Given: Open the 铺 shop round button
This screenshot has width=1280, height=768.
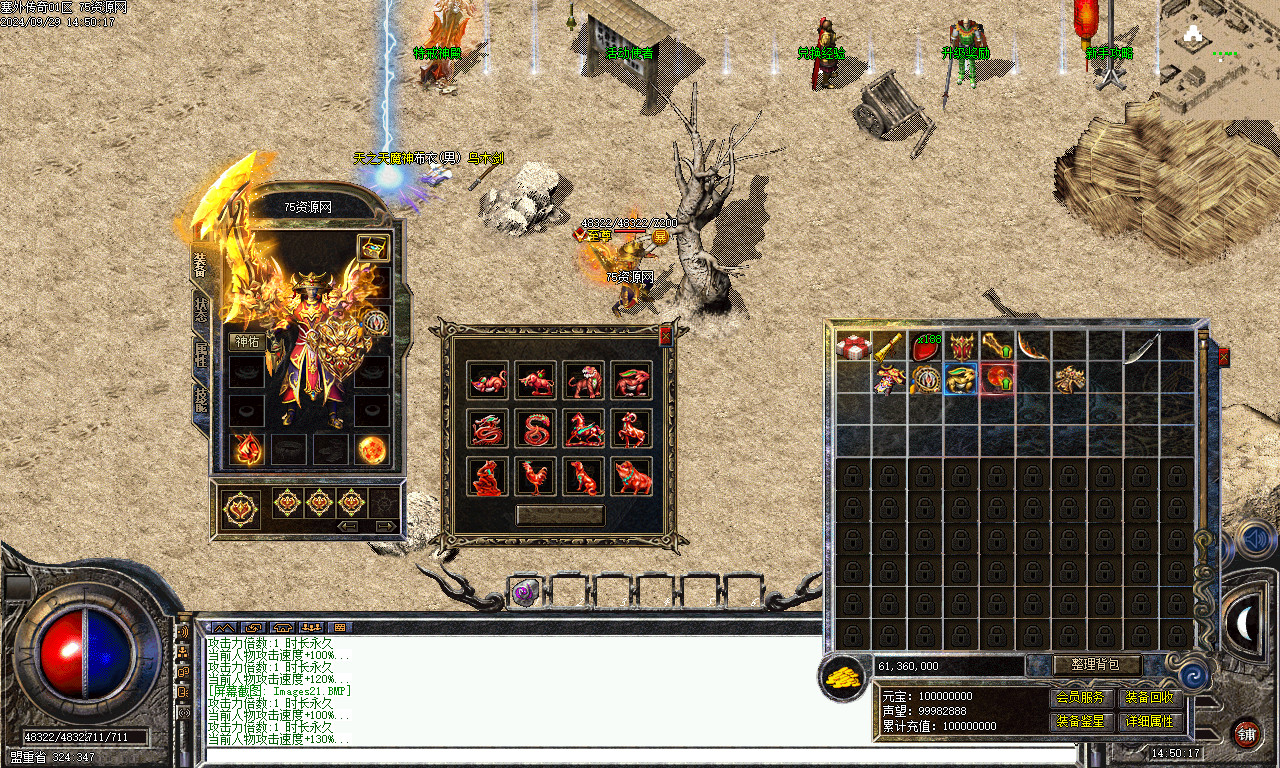Looking at the screenshot, I should tap(1246, 734).
